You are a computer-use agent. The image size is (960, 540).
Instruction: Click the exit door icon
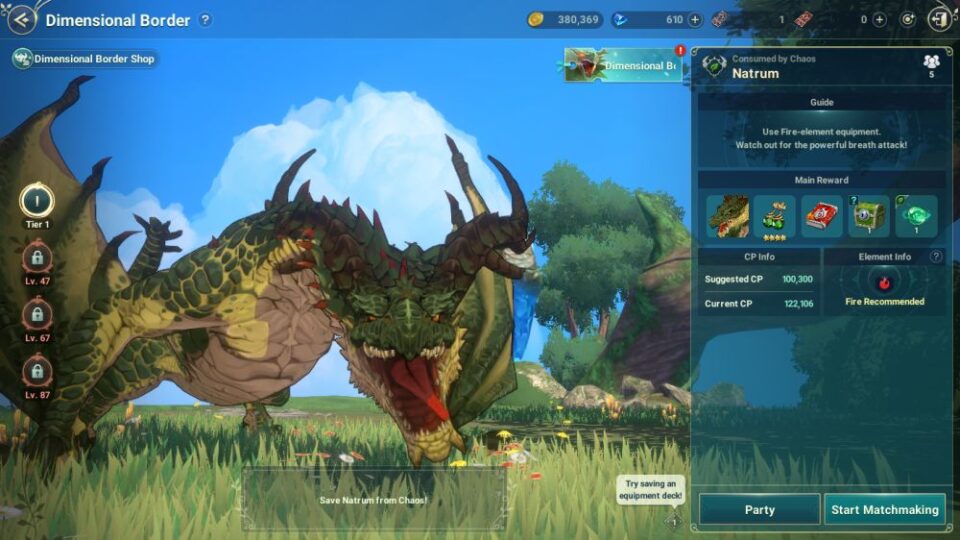[x=940, y=19]
